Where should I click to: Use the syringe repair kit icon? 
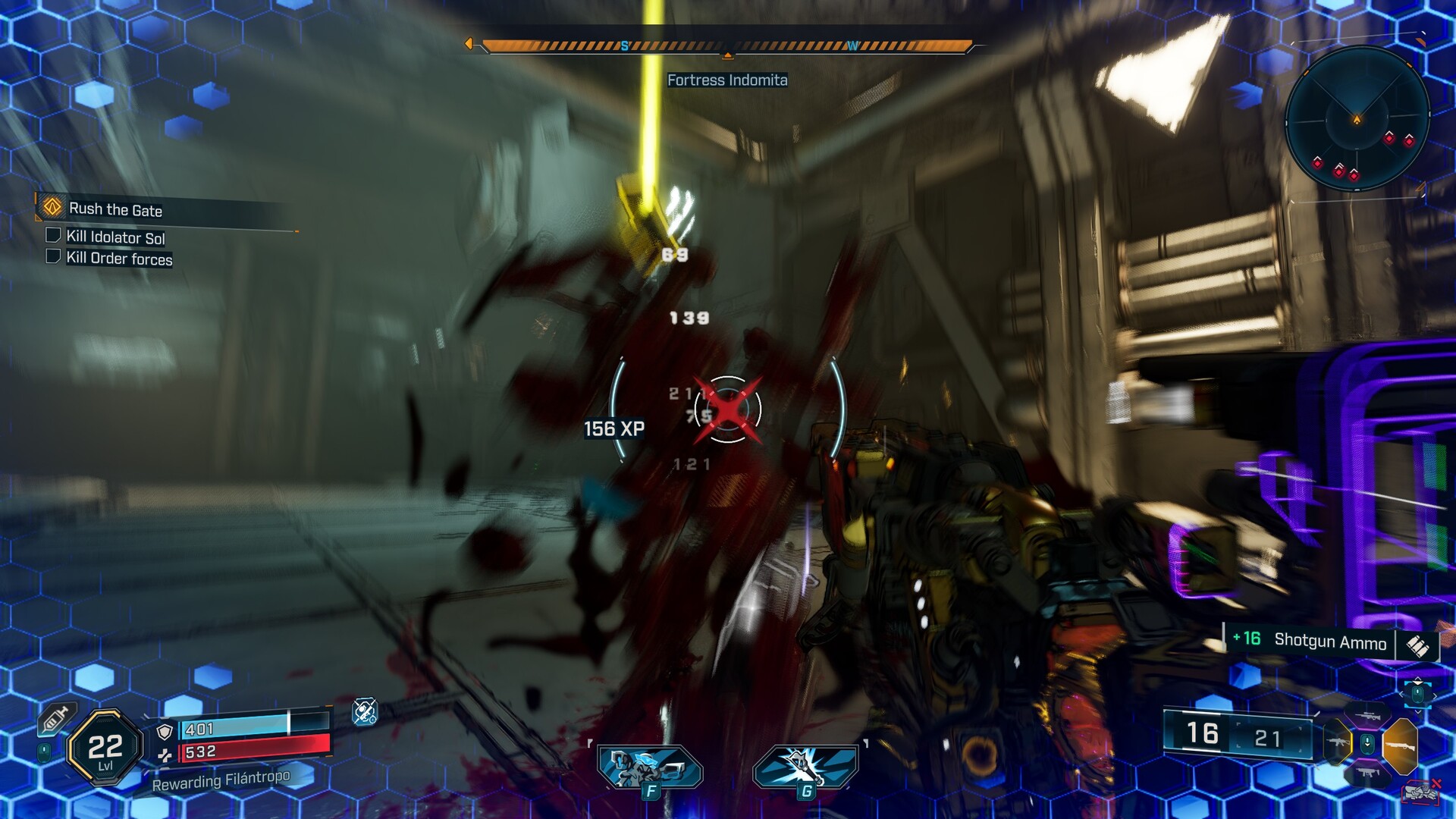pyautogui.click(x=55, y=718)
